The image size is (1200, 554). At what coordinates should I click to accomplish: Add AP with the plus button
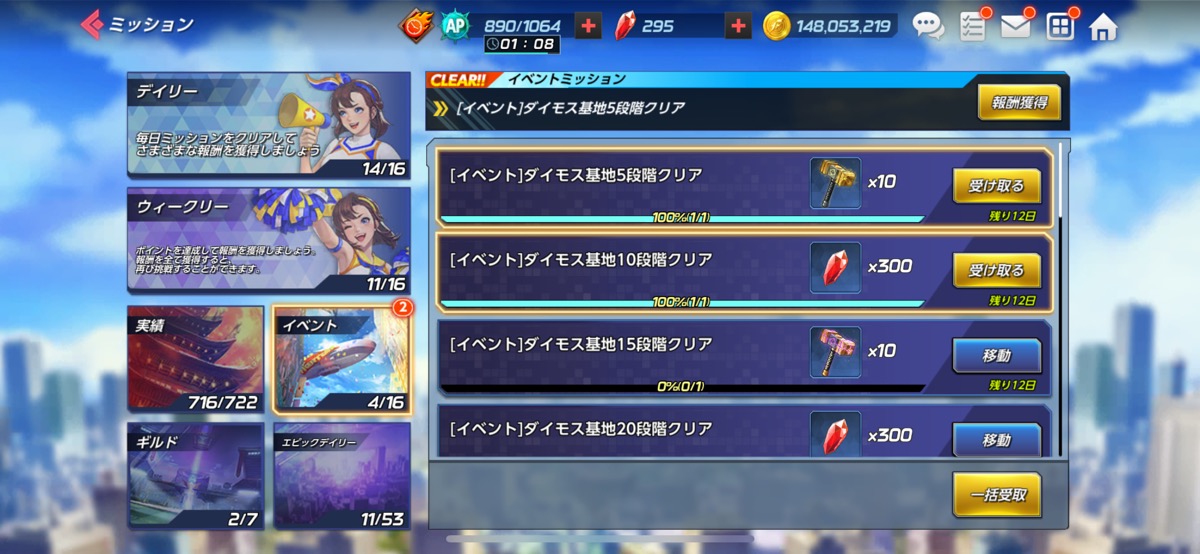(589, 26)
